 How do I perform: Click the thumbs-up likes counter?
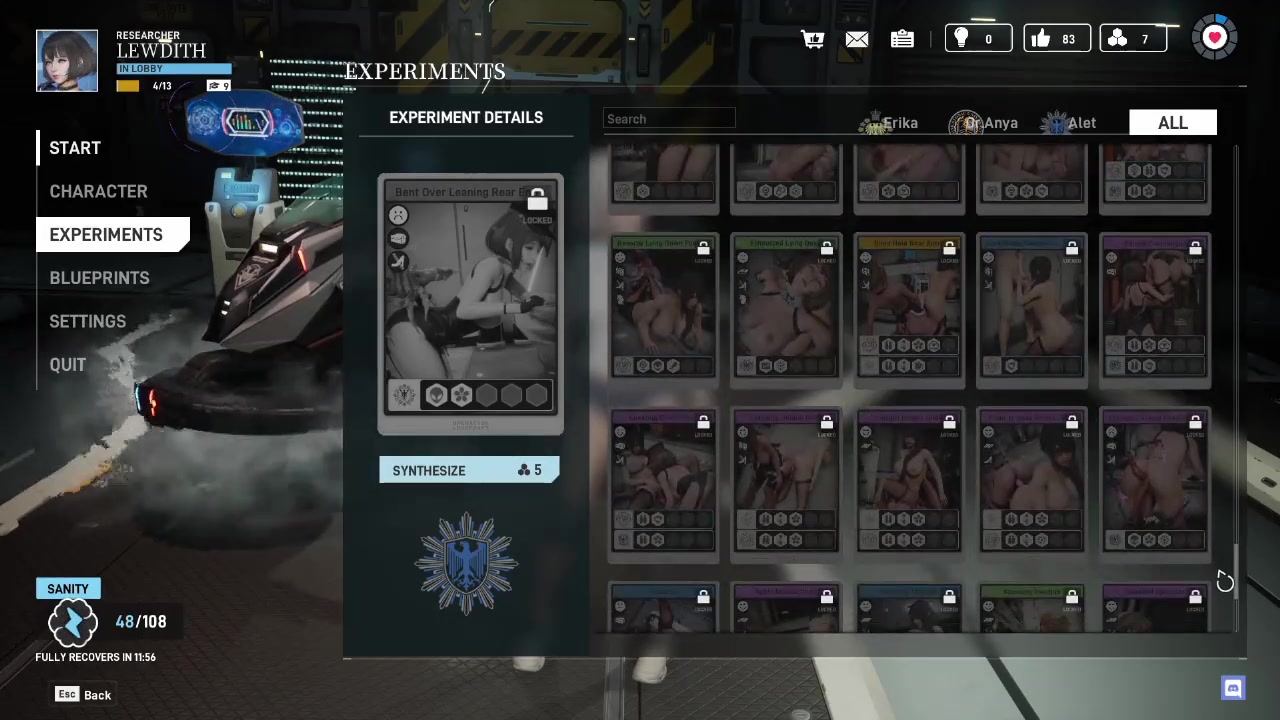1056,39
